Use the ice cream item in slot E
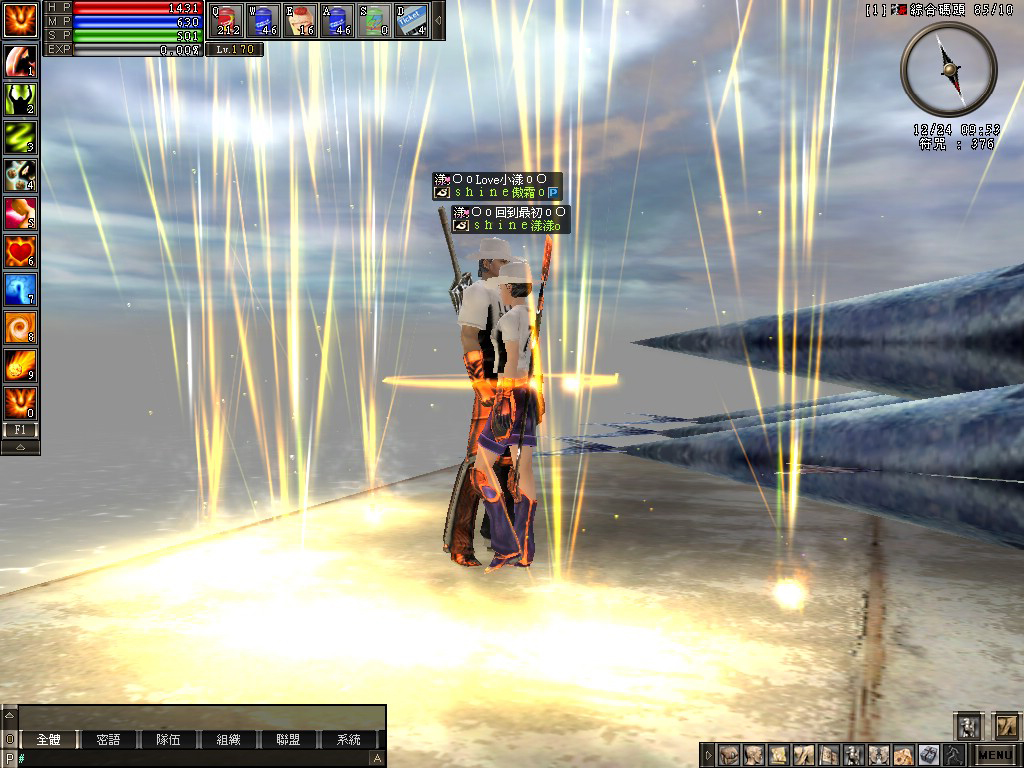 click(x=300, y=20)
